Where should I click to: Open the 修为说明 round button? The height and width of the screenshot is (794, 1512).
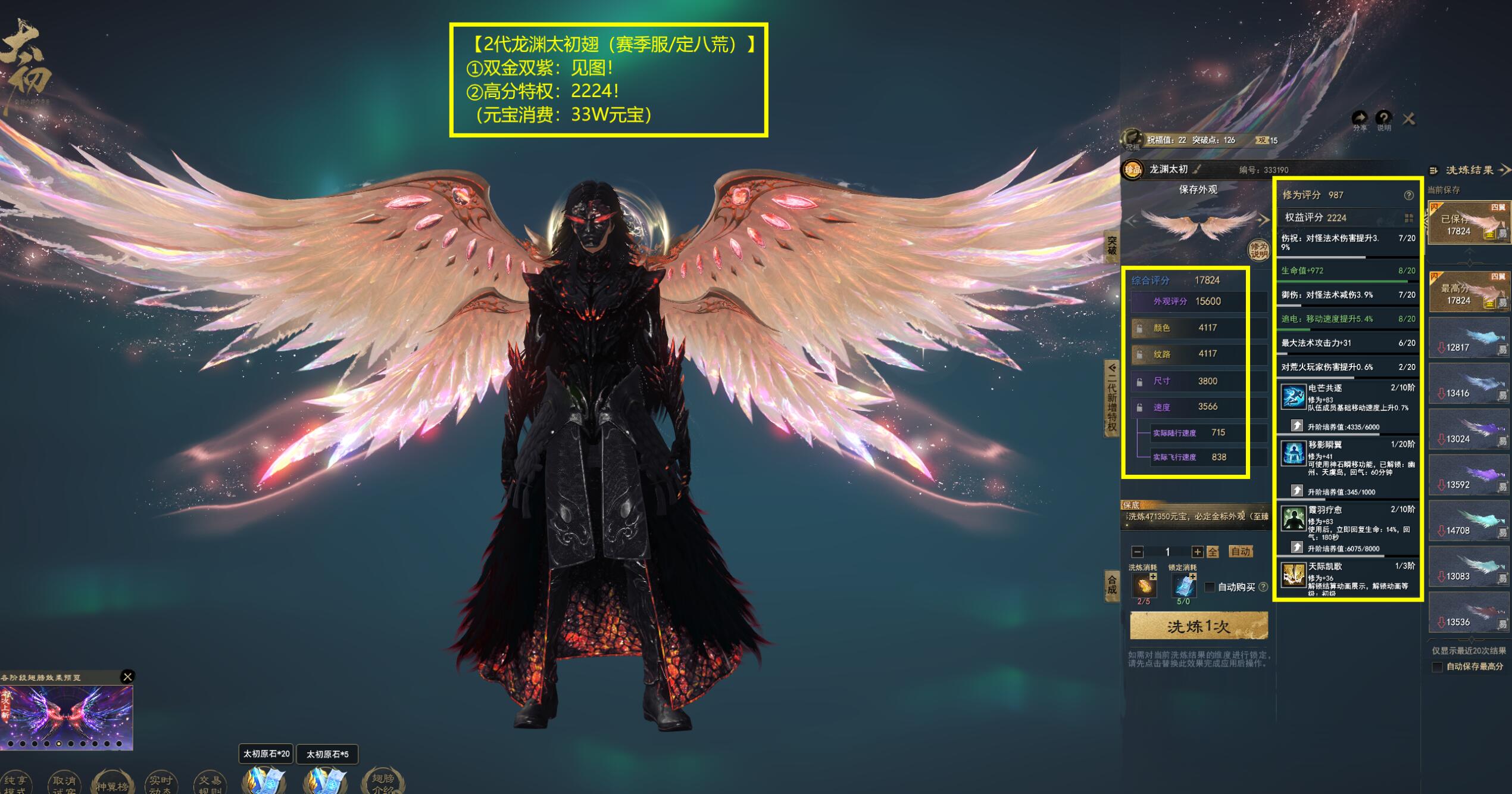tap(1258, 250)
